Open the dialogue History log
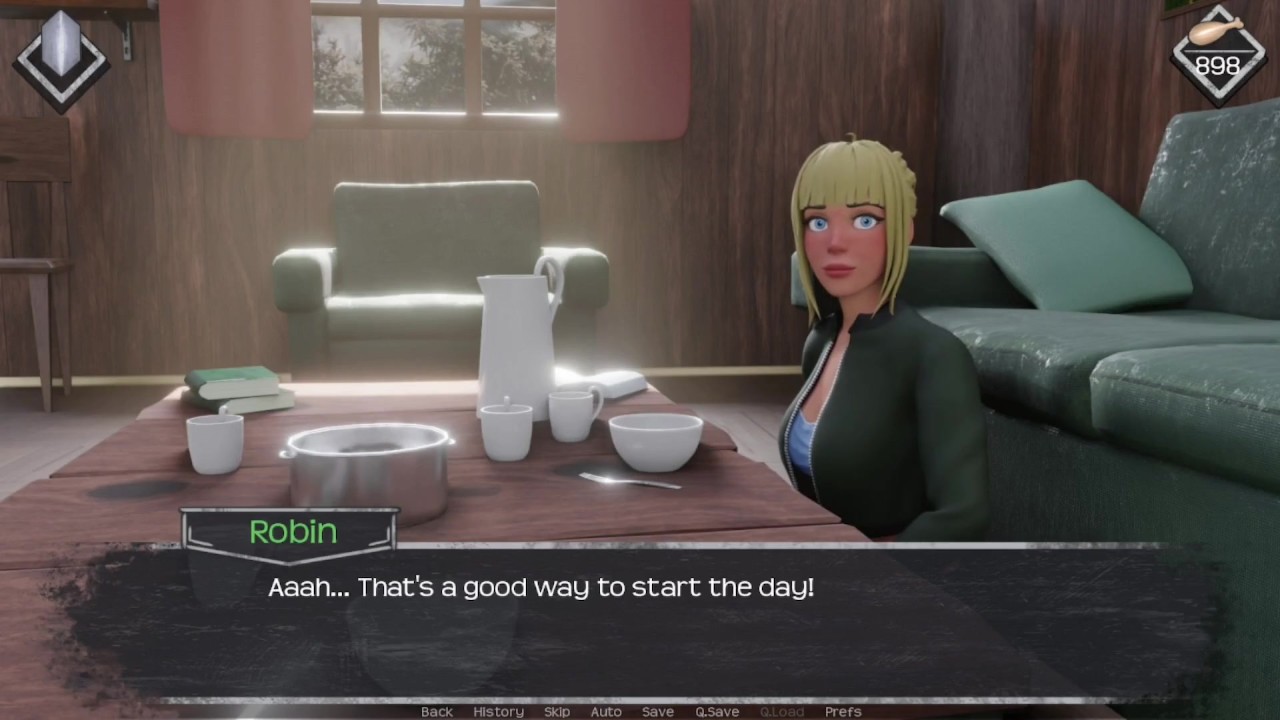The width and height of the screenshot is (1280, 720). [498, 711]
